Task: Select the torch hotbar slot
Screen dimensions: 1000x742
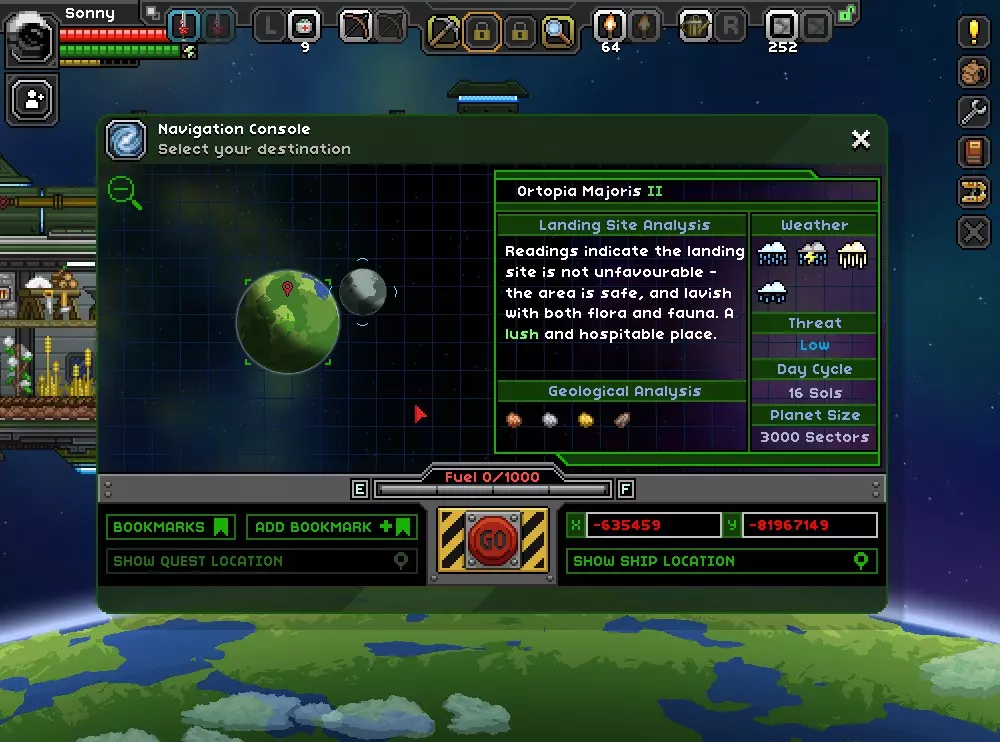Action: point(610,27)
